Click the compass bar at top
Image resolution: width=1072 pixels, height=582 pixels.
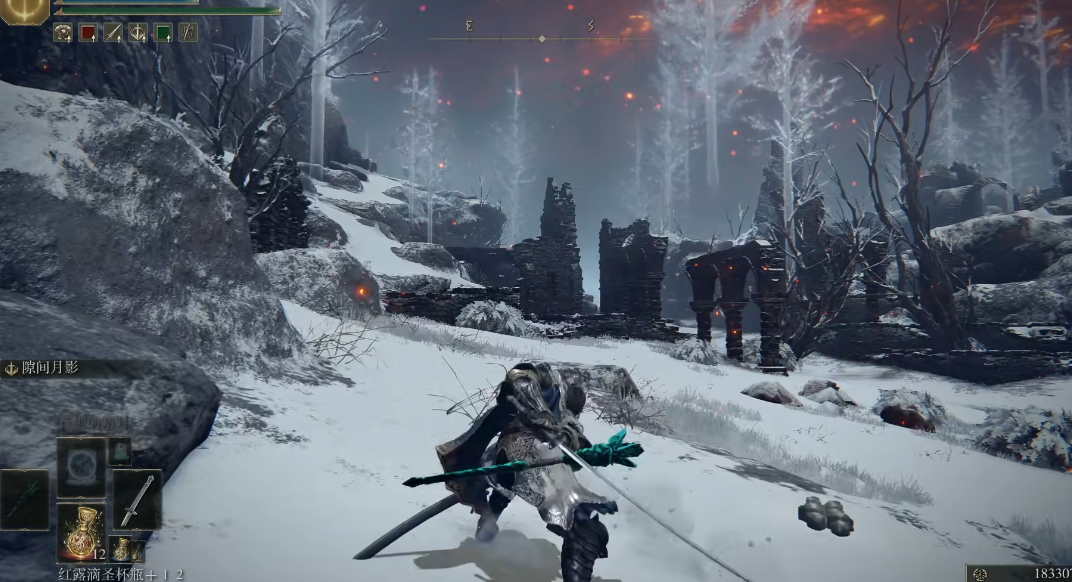pos(541,38)
